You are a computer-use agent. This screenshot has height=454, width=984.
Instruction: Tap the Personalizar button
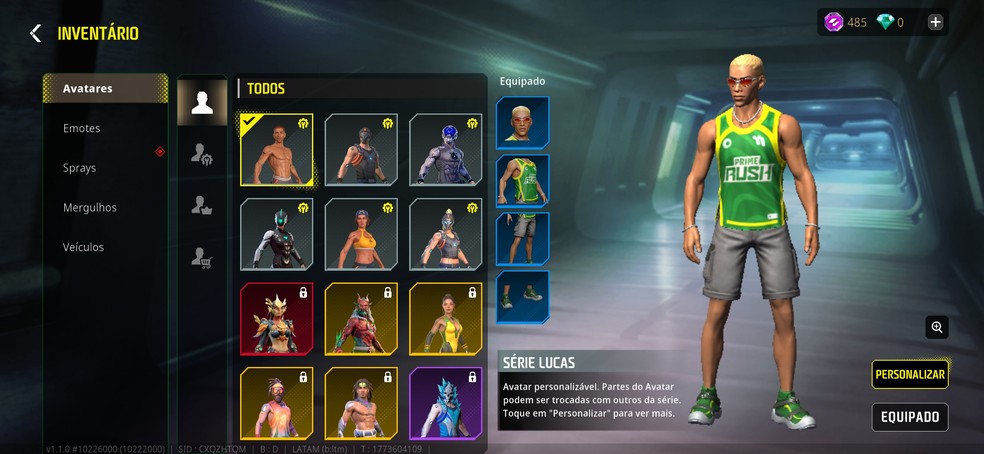909,374
